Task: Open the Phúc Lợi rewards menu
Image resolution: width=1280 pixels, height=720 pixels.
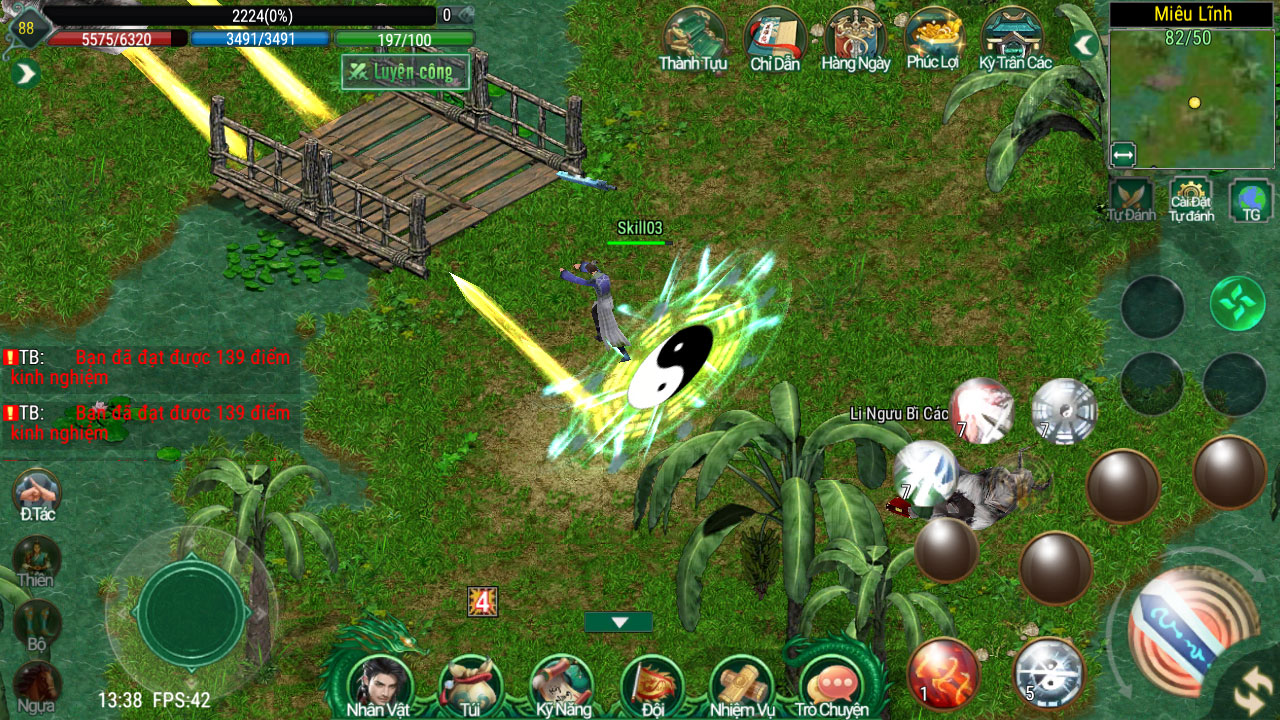Action: (933, 38)
